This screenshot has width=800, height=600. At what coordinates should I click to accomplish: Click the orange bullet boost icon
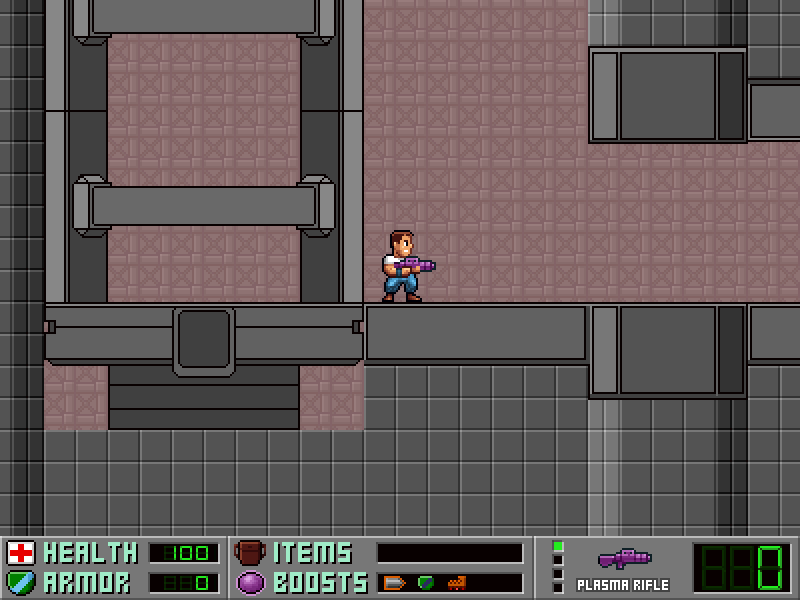pyautogui.click(x=395, y=582)
